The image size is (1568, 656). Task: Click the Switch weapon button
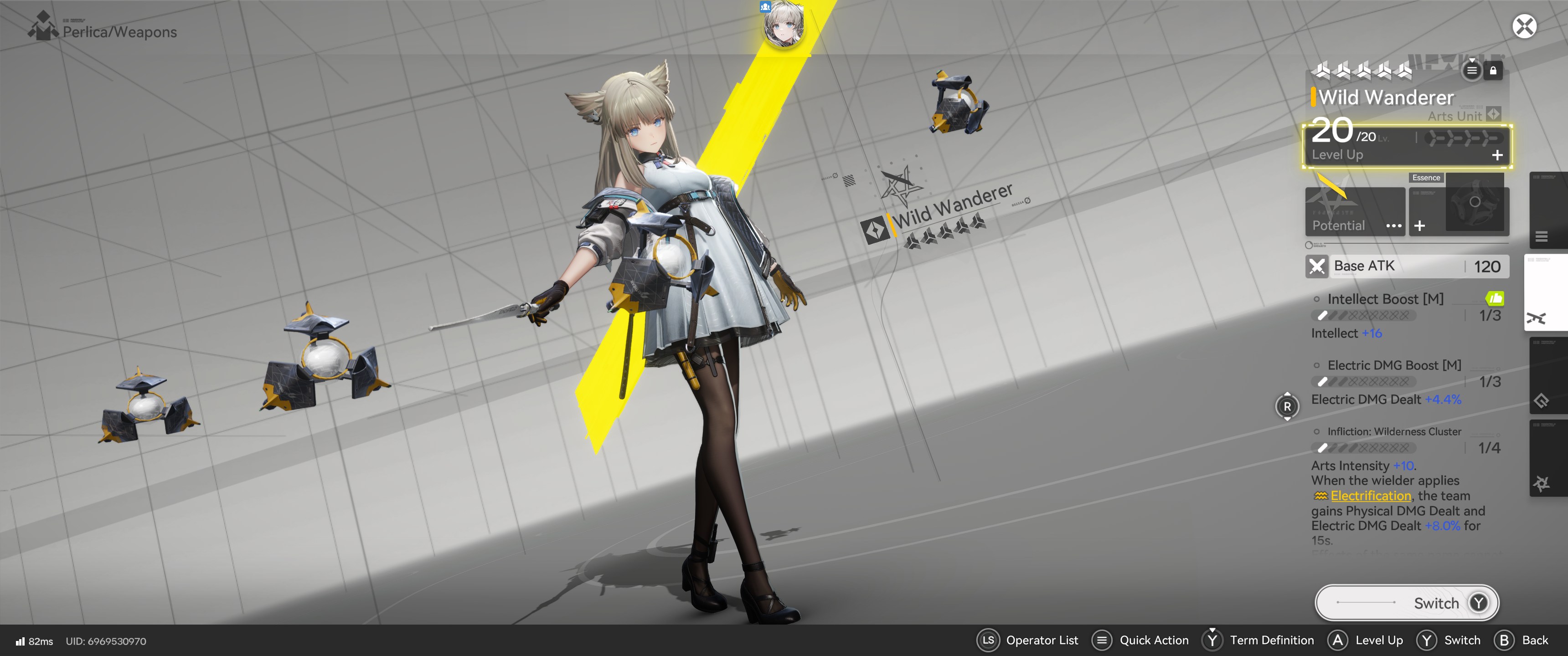1406,602
